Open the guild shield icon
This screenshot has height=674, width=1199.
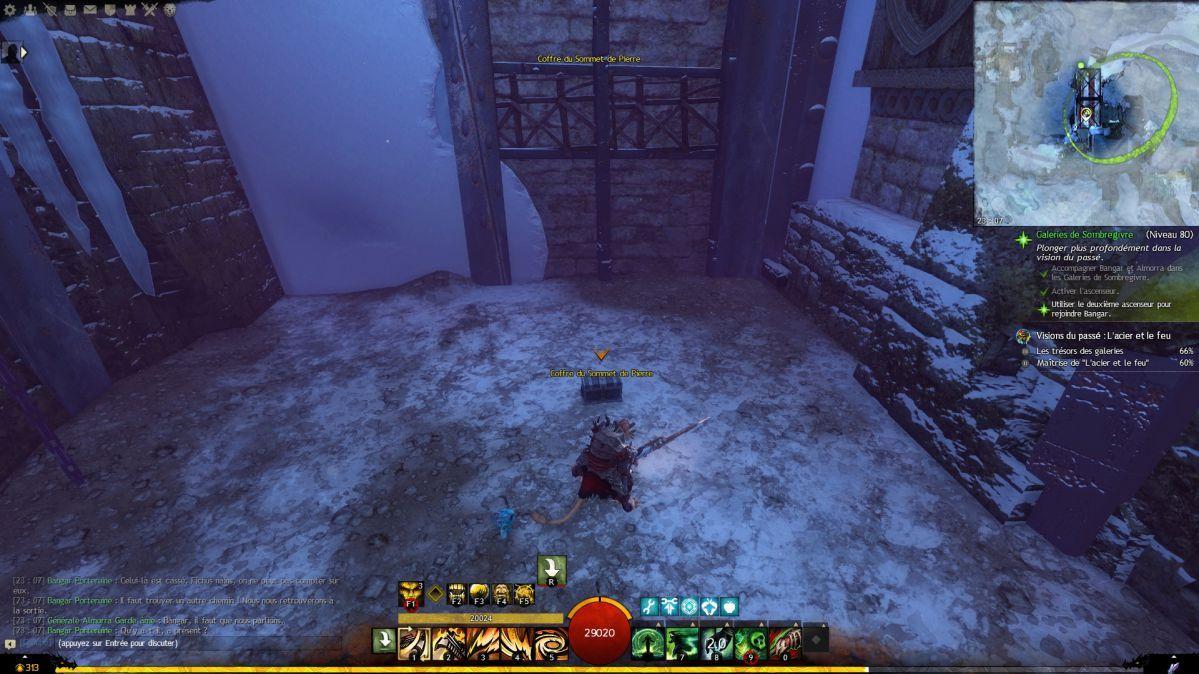(109, 9)
